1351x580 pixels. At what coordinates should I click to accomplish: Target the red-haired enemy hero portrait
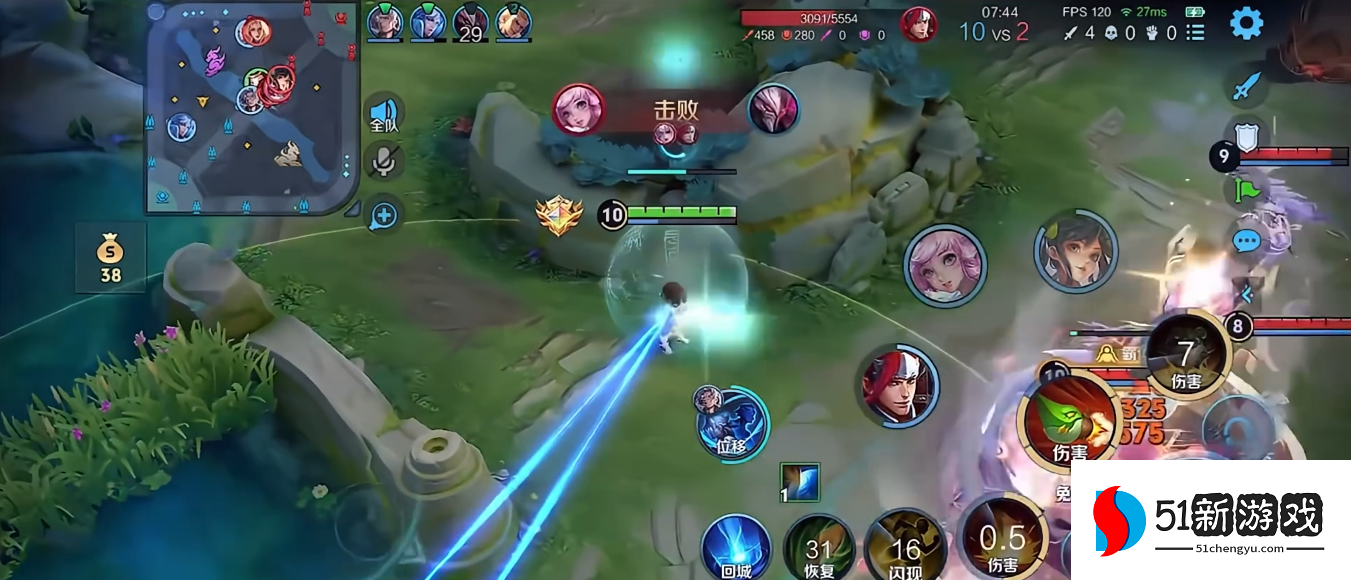tap(899, 385)
